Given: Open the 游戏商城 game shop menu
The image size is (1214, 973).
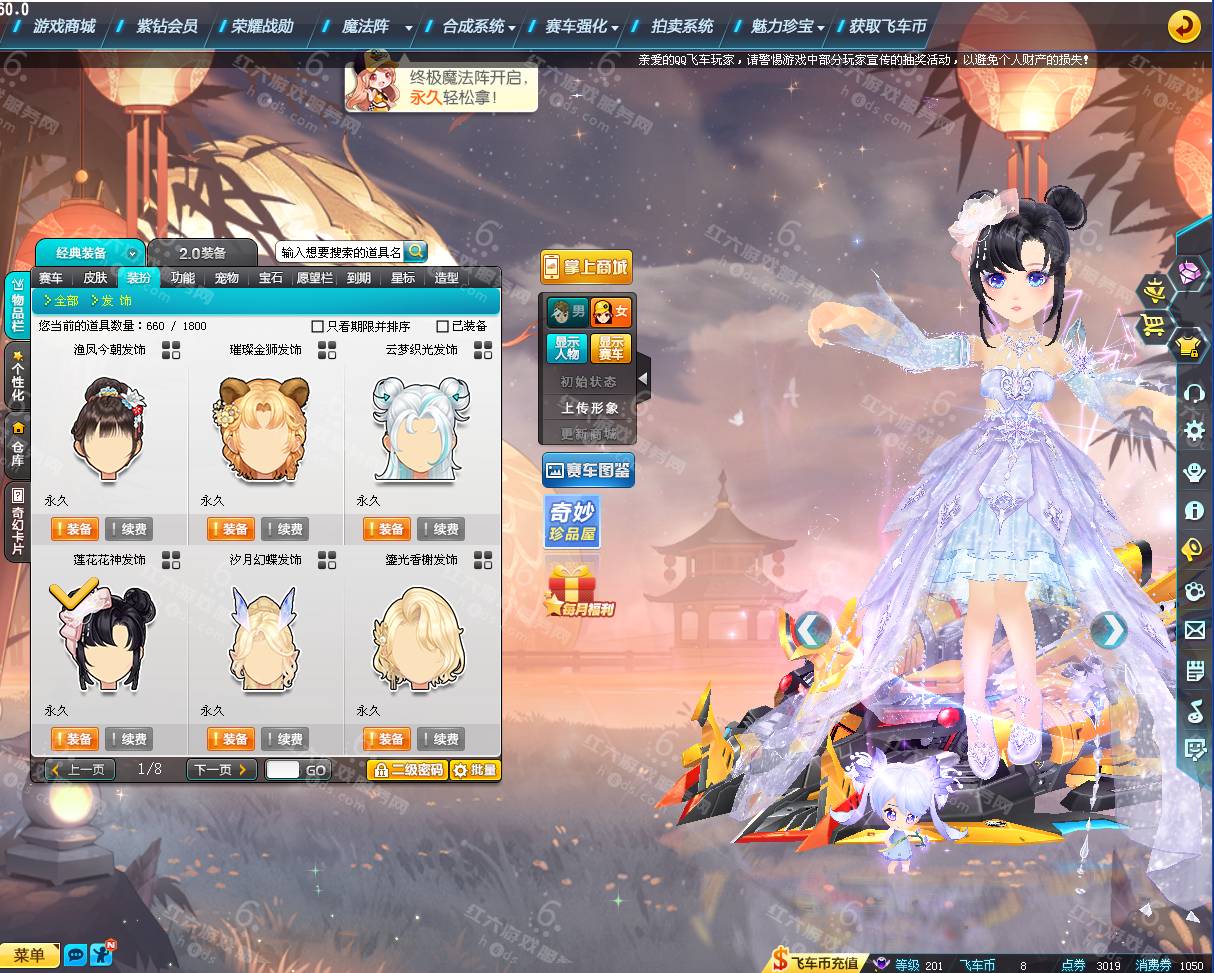Looking at the screenshot, I should (65, 27).
